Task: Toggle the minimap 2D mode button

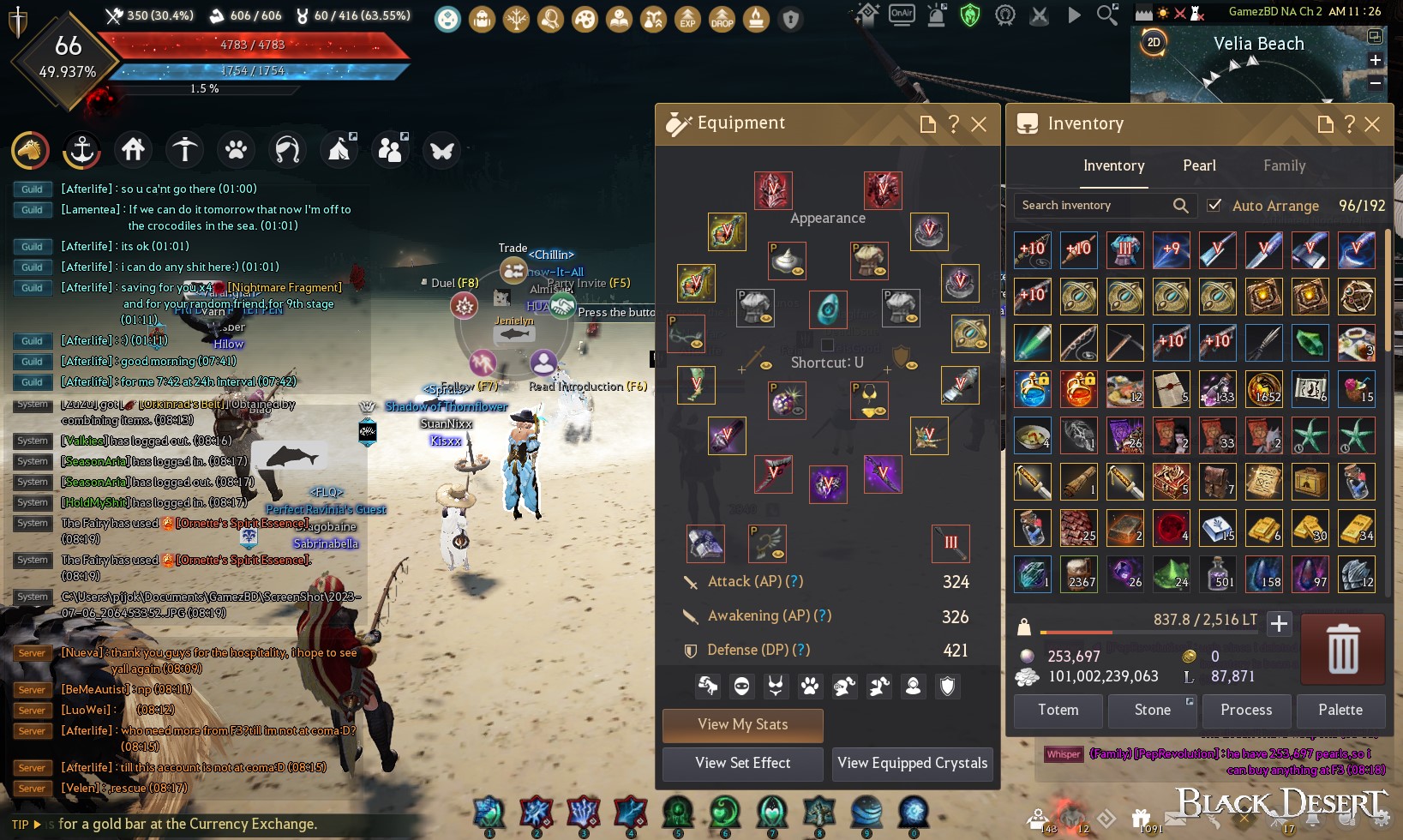Action: click(x=1154, y=42)
